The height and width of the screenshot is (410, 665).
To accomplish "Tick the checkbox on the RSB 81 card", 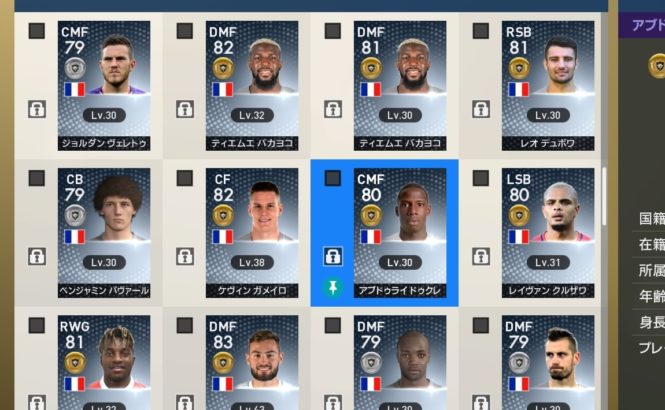I will pos(481,31).
